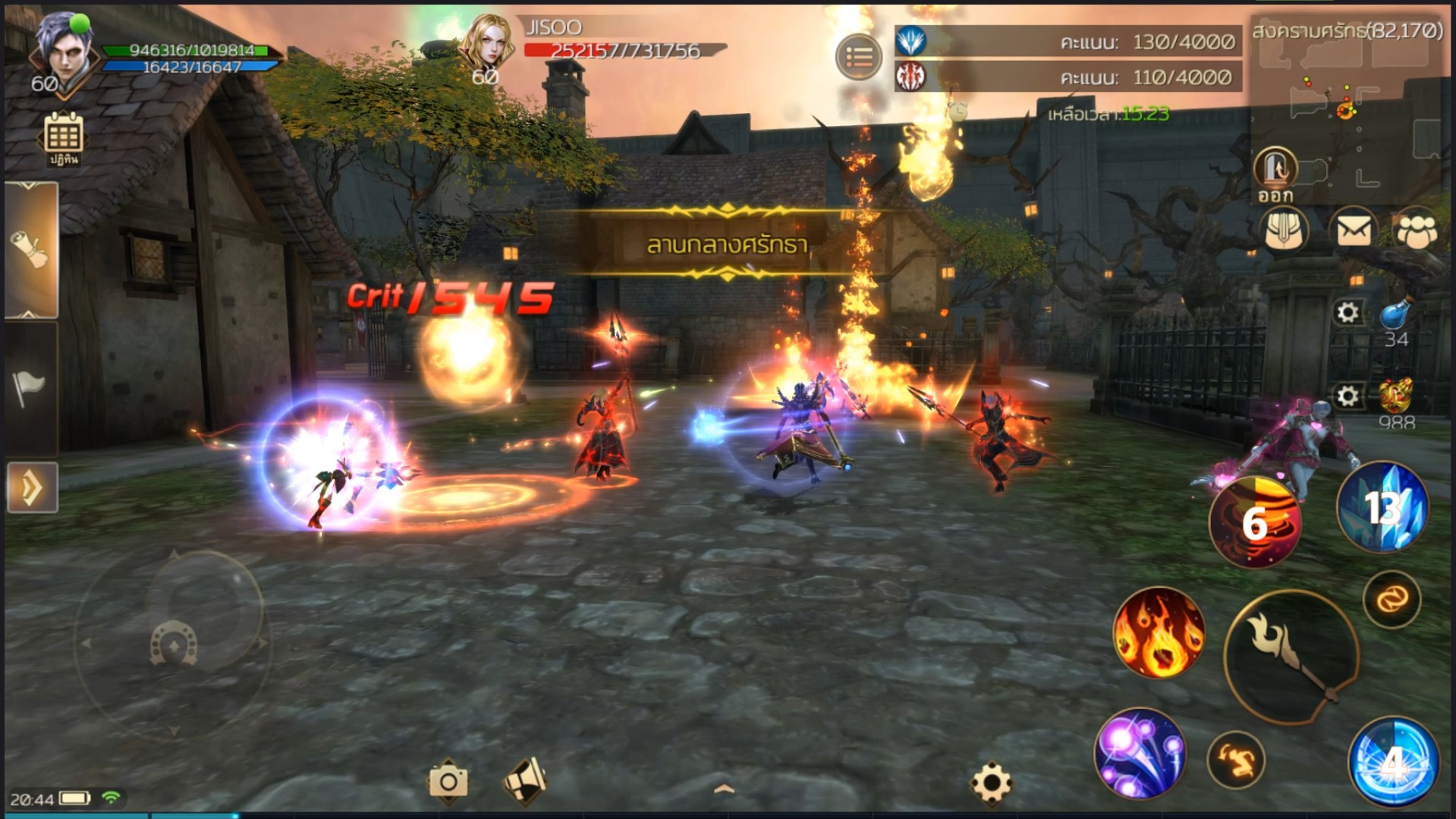Open the quest scroll side tab
The width and height of the screenshot is (1456, 819).
(x=31, y=249)
